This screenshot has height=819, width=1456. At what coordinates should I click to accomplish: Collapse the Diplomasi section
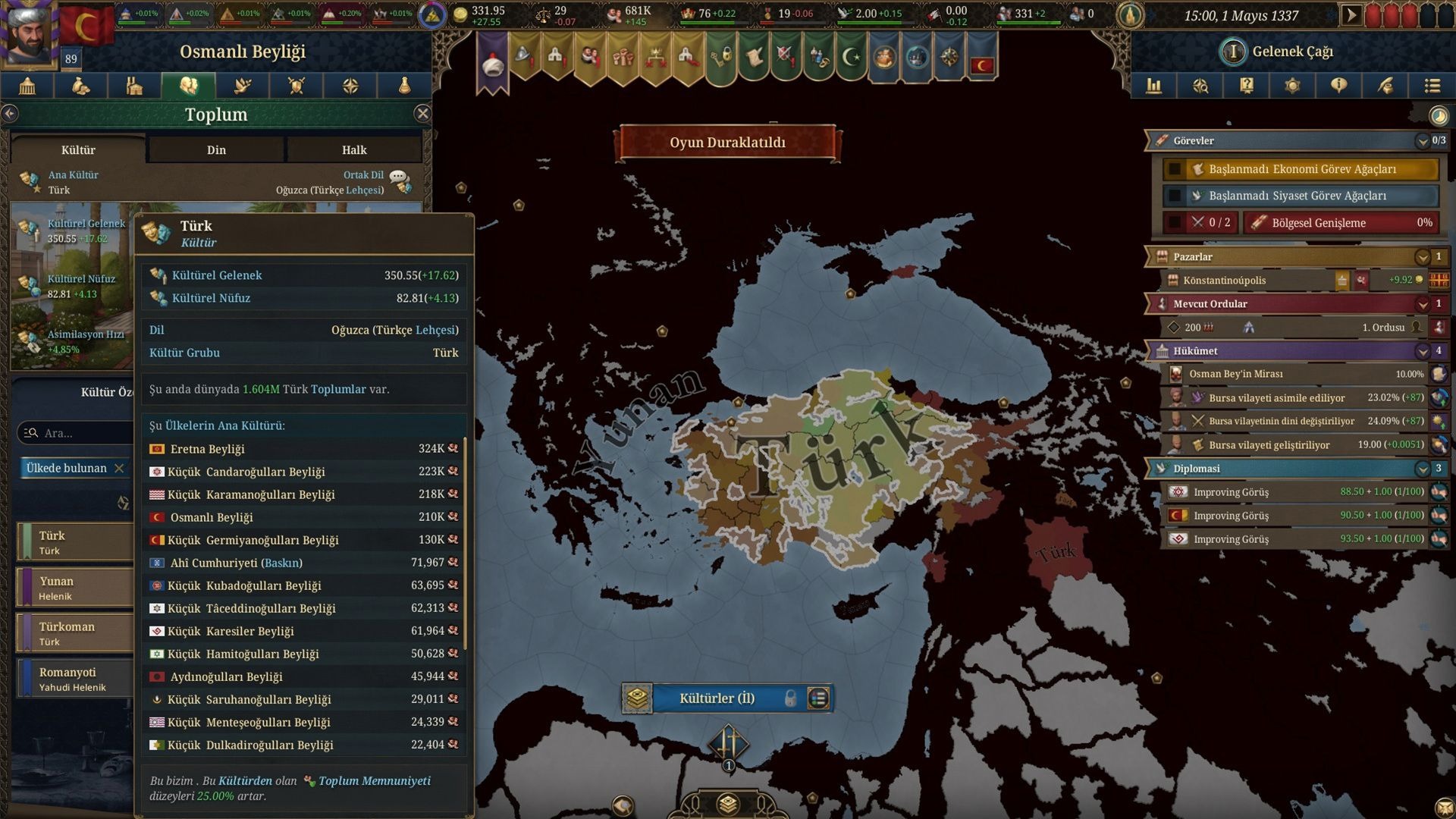pos(1422,469)
